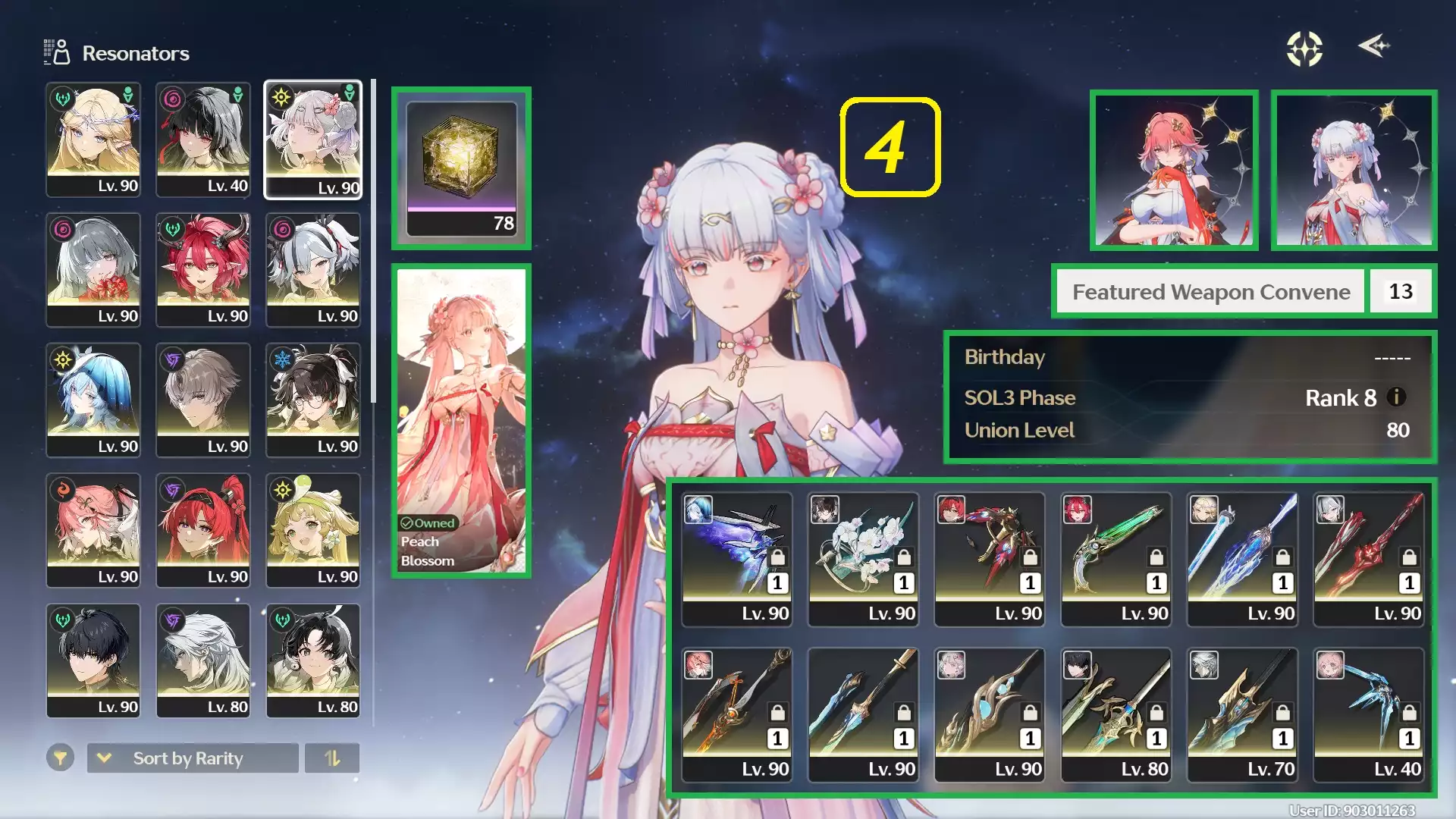Screen dimensions: 1456x819
Task: Open the golden cube item slot
Action: pyautogui.click(x=461, y=168)
